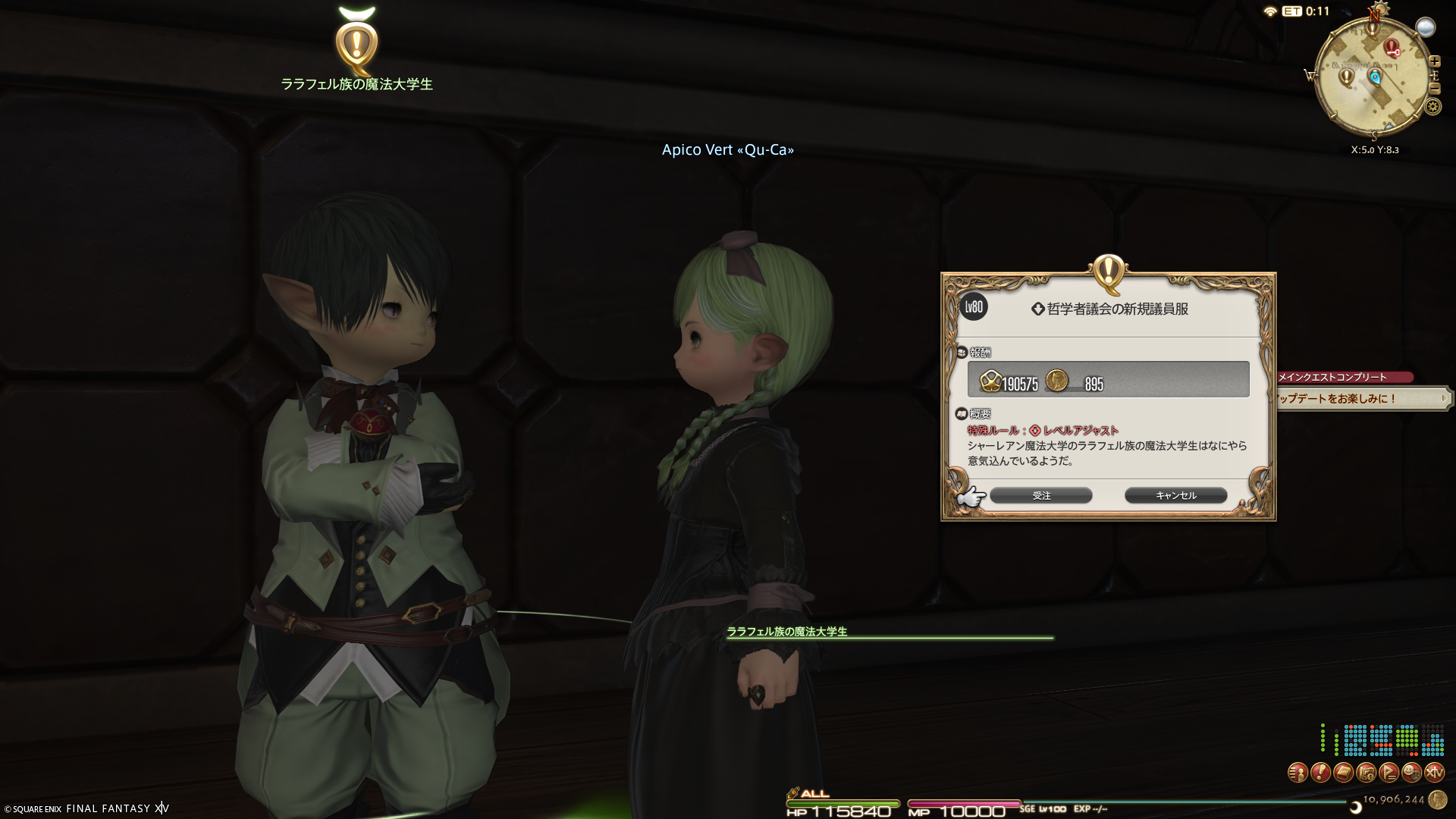Select the ラララフェル族の魔法大学生 target bar
This screenshot has width=1456, height=819.
889,632
